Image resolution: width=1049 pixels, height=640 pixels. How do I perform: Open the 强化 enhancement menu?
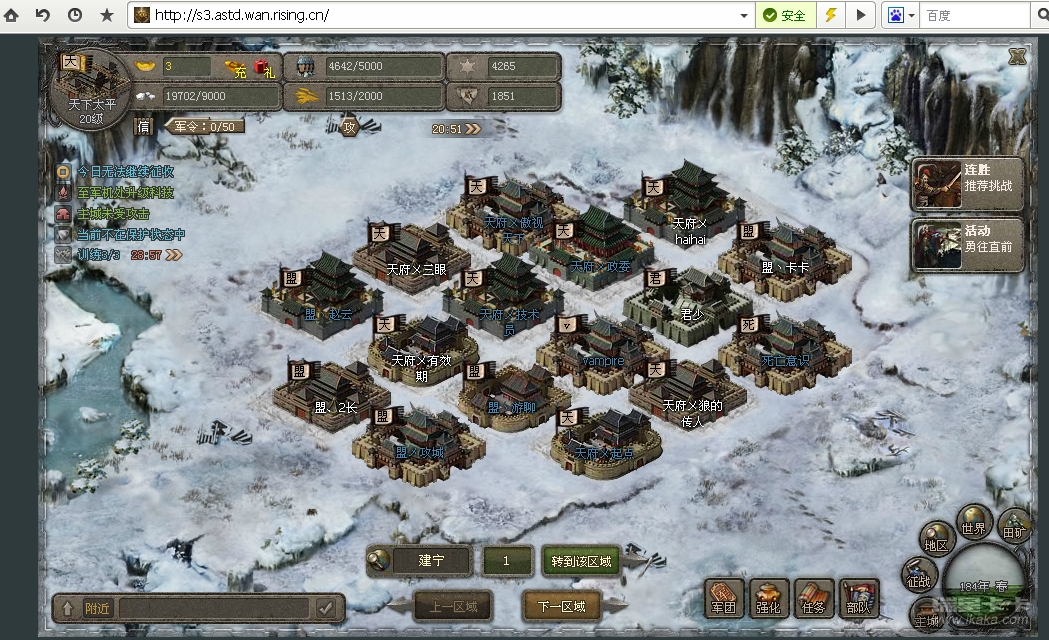pyautogui.click(x=769, y=597)
